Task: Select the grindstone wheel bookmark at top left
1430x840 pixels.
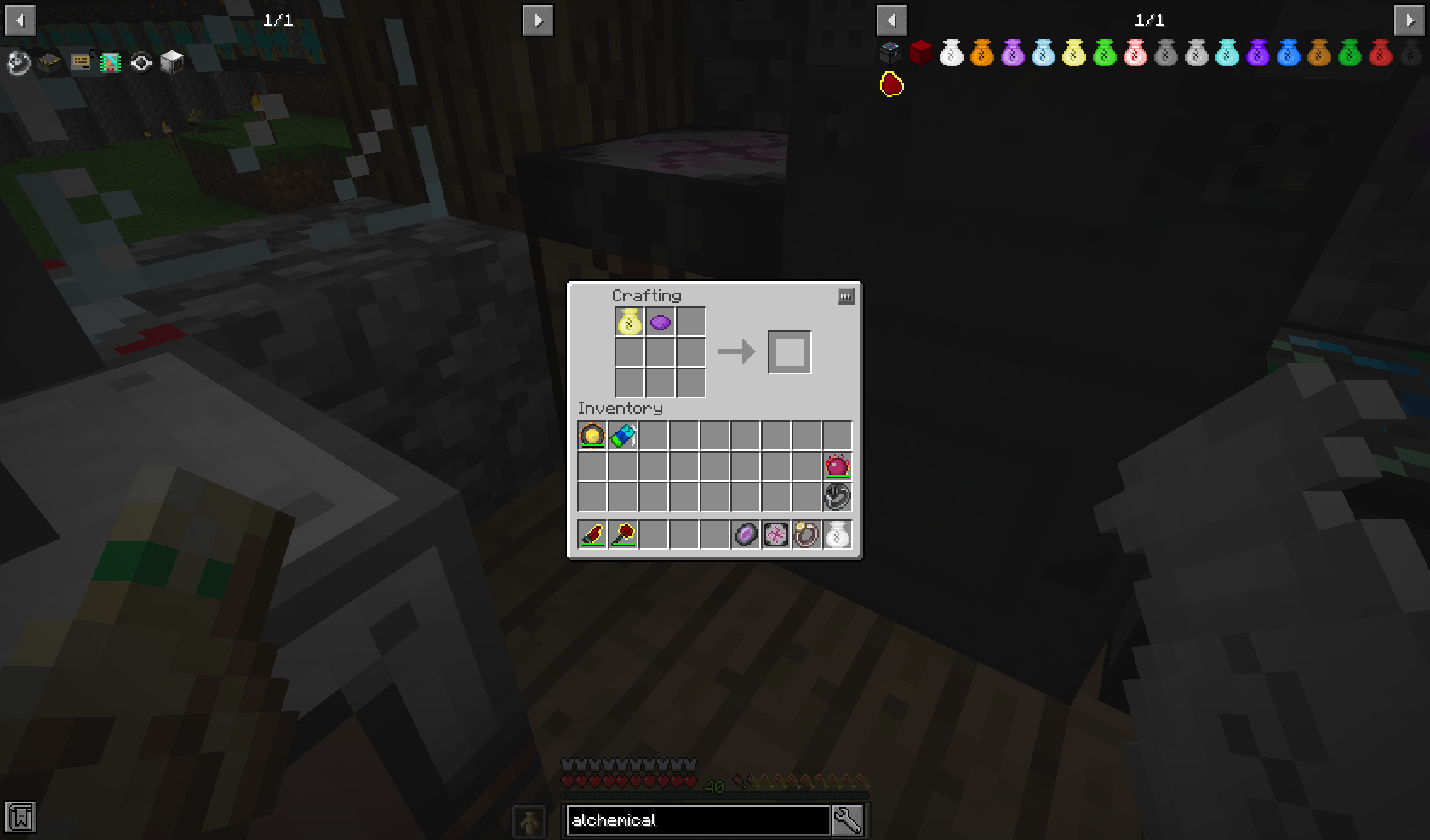Action: 17,60
